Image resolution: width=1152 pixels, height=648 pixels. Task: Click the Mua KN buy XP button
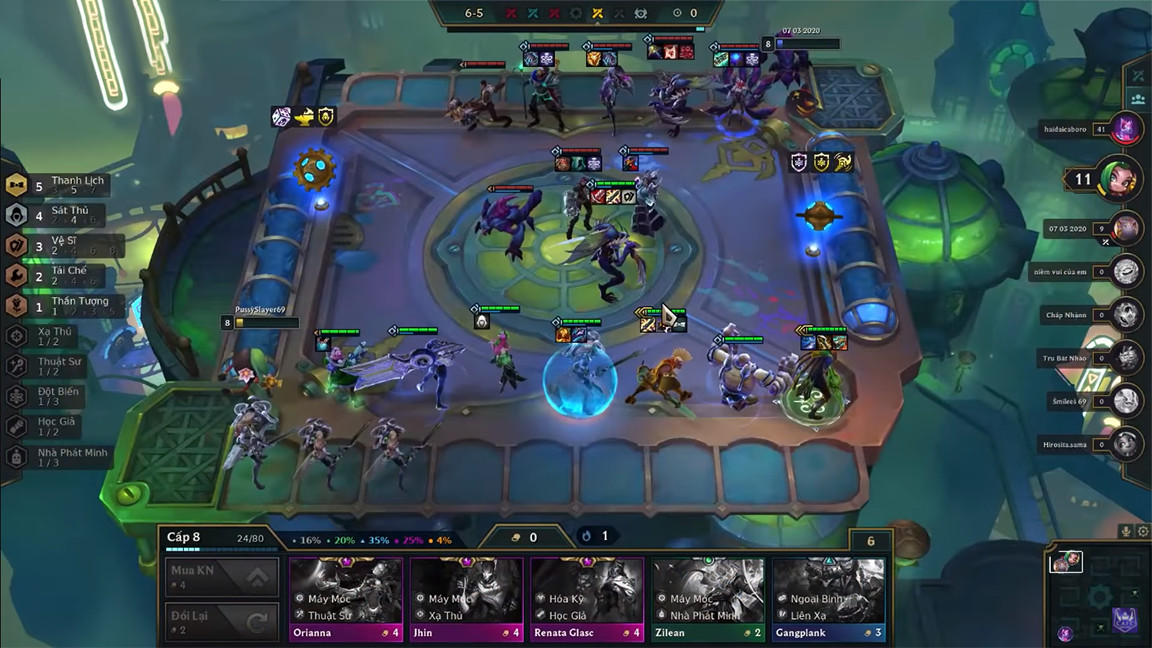(x=222, y=576)
